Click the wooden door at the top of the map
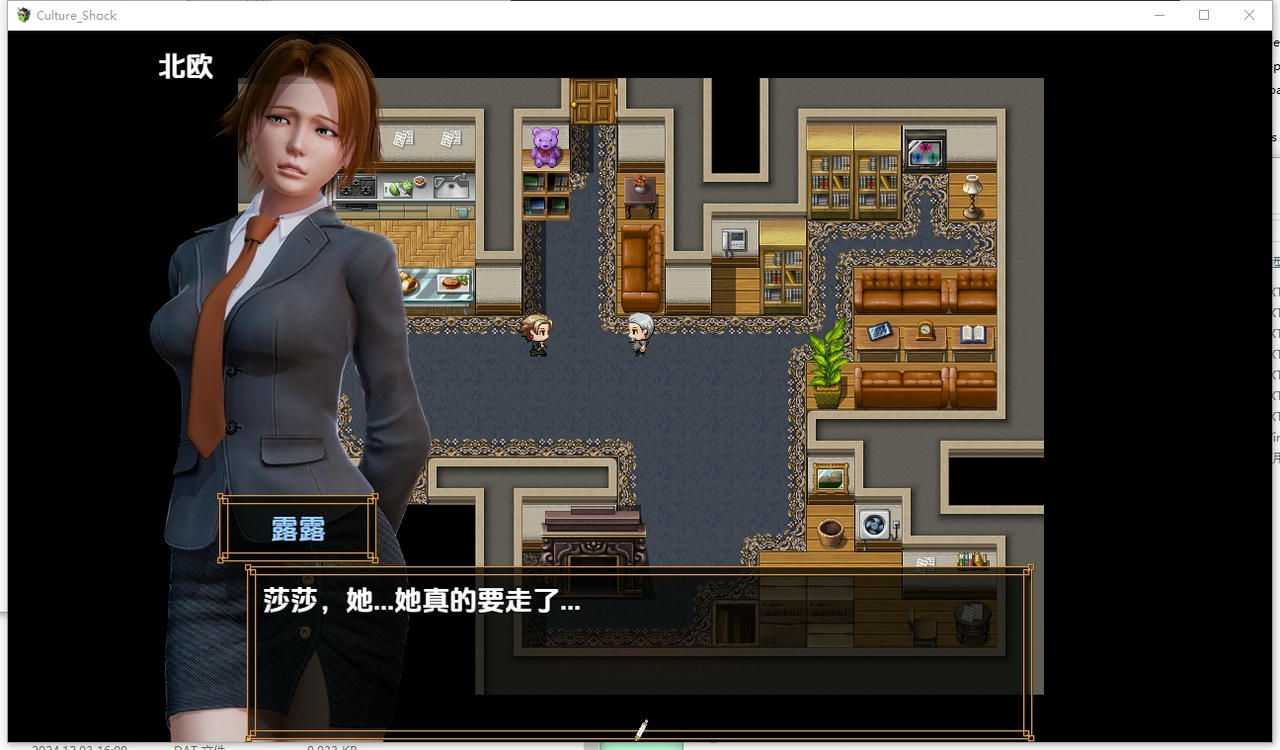This screenshot has width=1280, height=750. point(592,100)
